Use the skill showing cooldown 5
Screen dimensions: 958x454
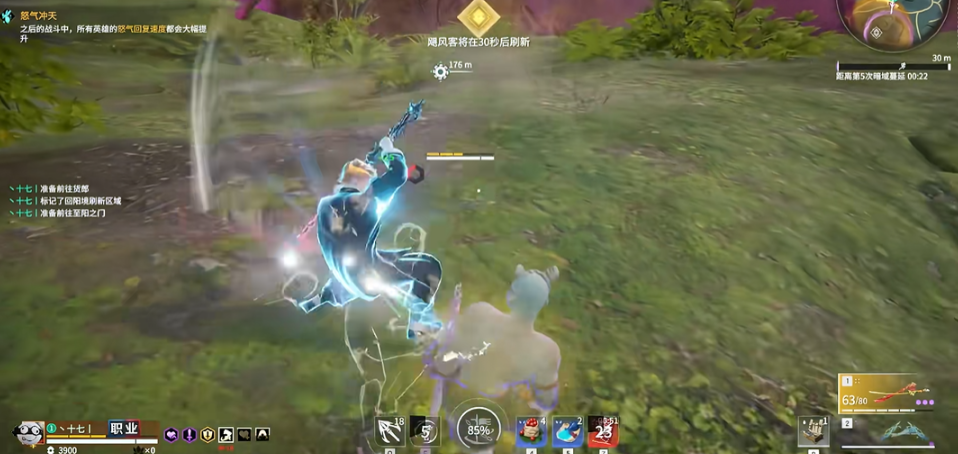coord(426,431)
